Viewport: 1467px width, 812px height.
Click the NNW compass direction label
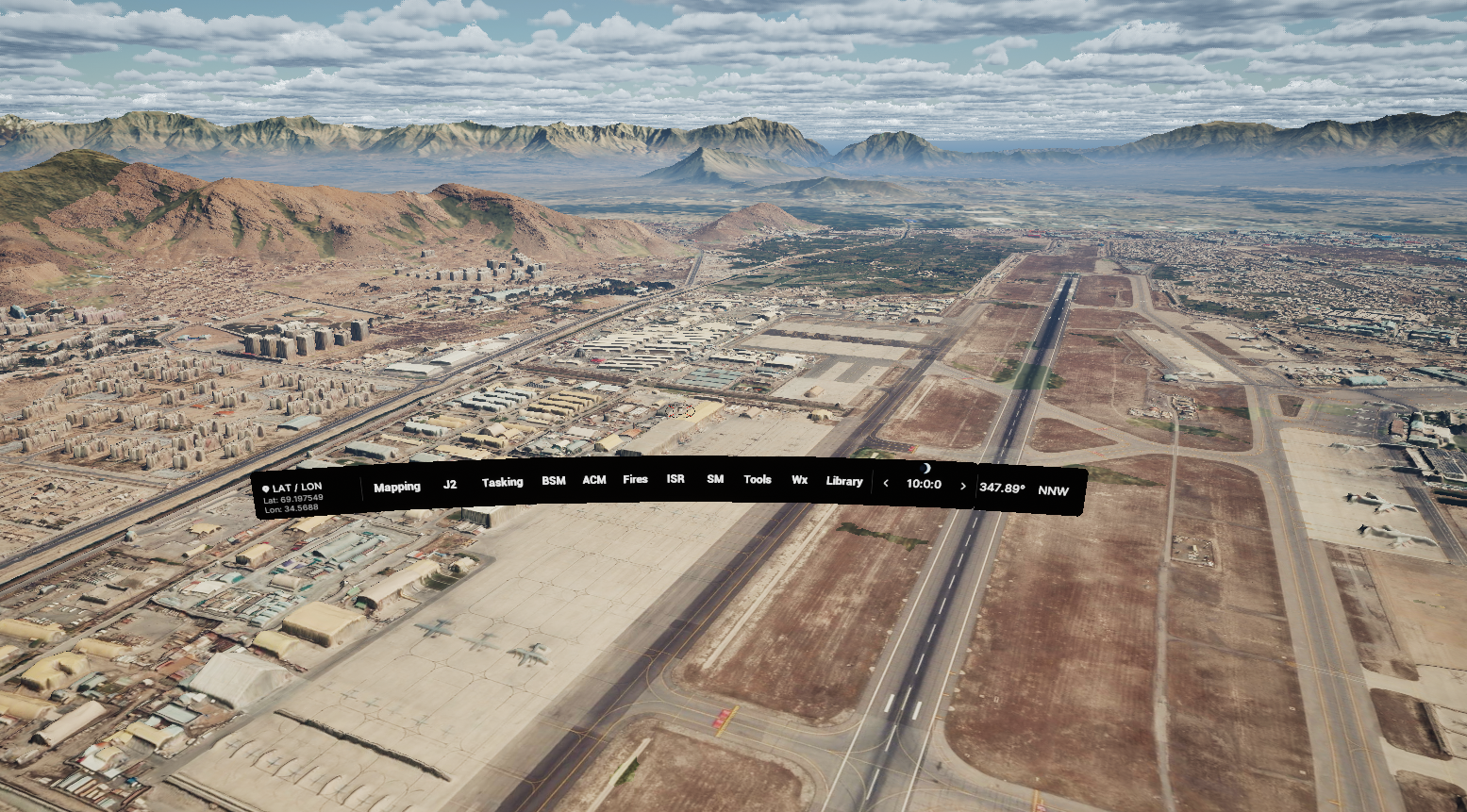1054,490
